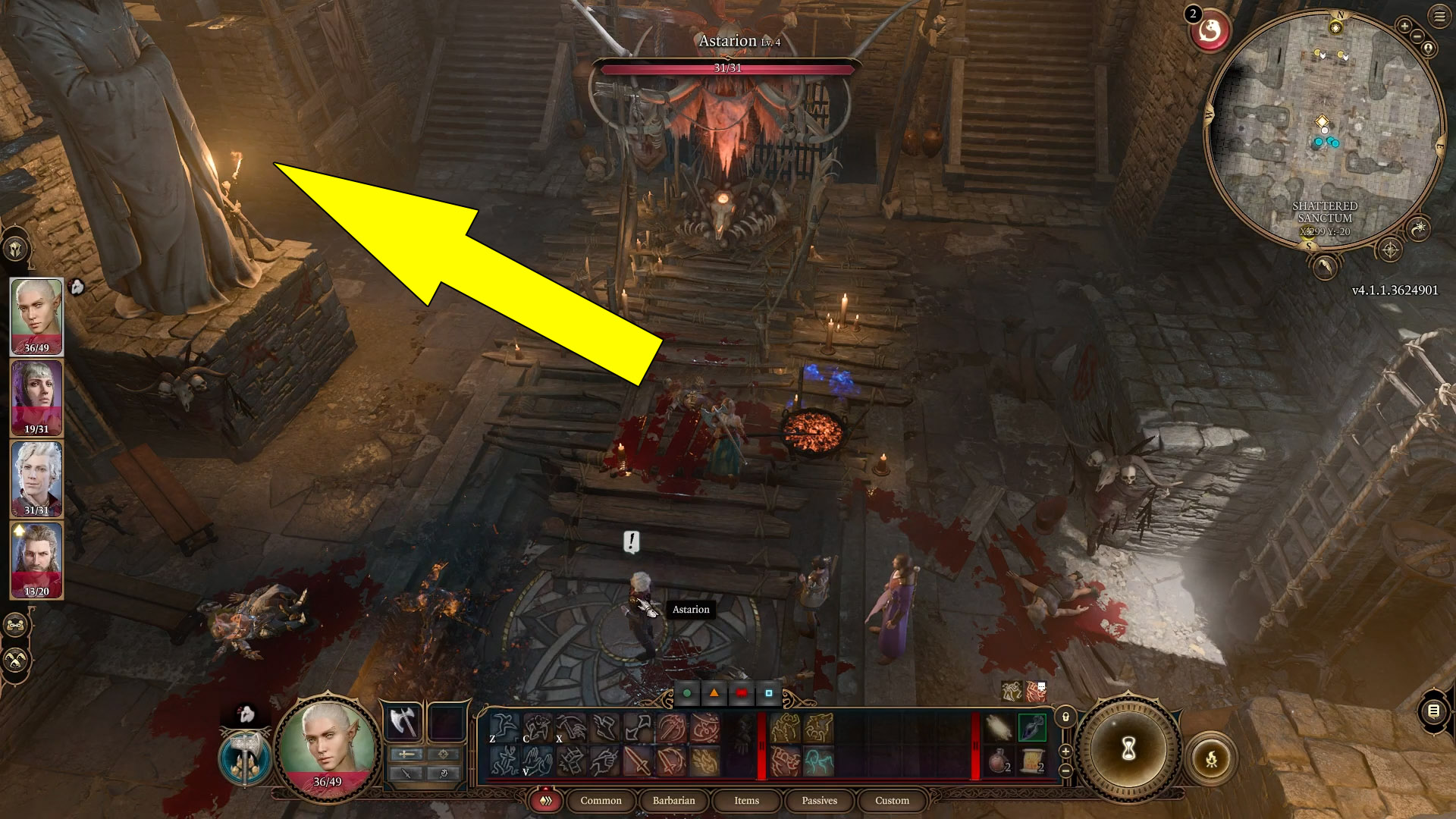This screenshot has width=1456, height=819.
Task: Collapse a hotbar row with the minus button
Action: coord(1065,771)
